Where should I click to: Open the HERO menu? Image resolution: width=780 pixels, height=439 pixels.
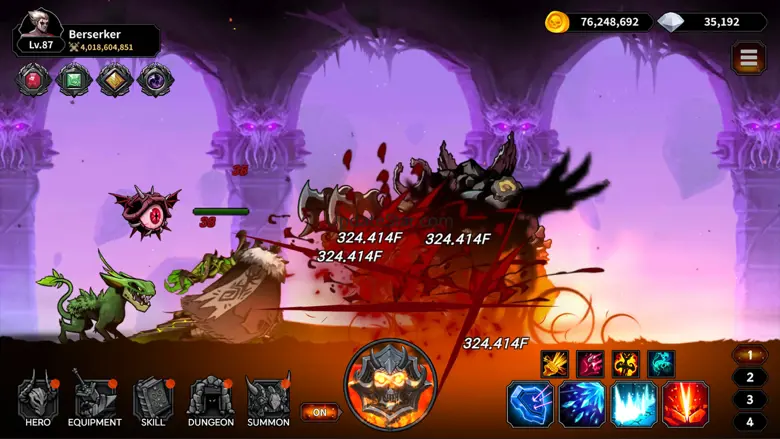38,400
